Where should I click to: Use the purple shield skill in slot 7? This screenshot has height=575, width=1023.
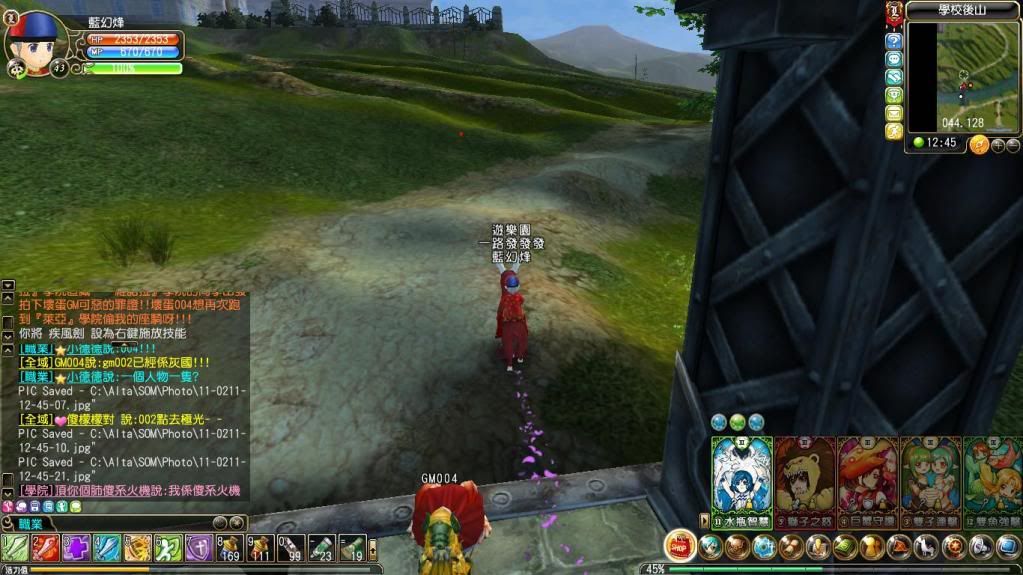click(199, 547)
